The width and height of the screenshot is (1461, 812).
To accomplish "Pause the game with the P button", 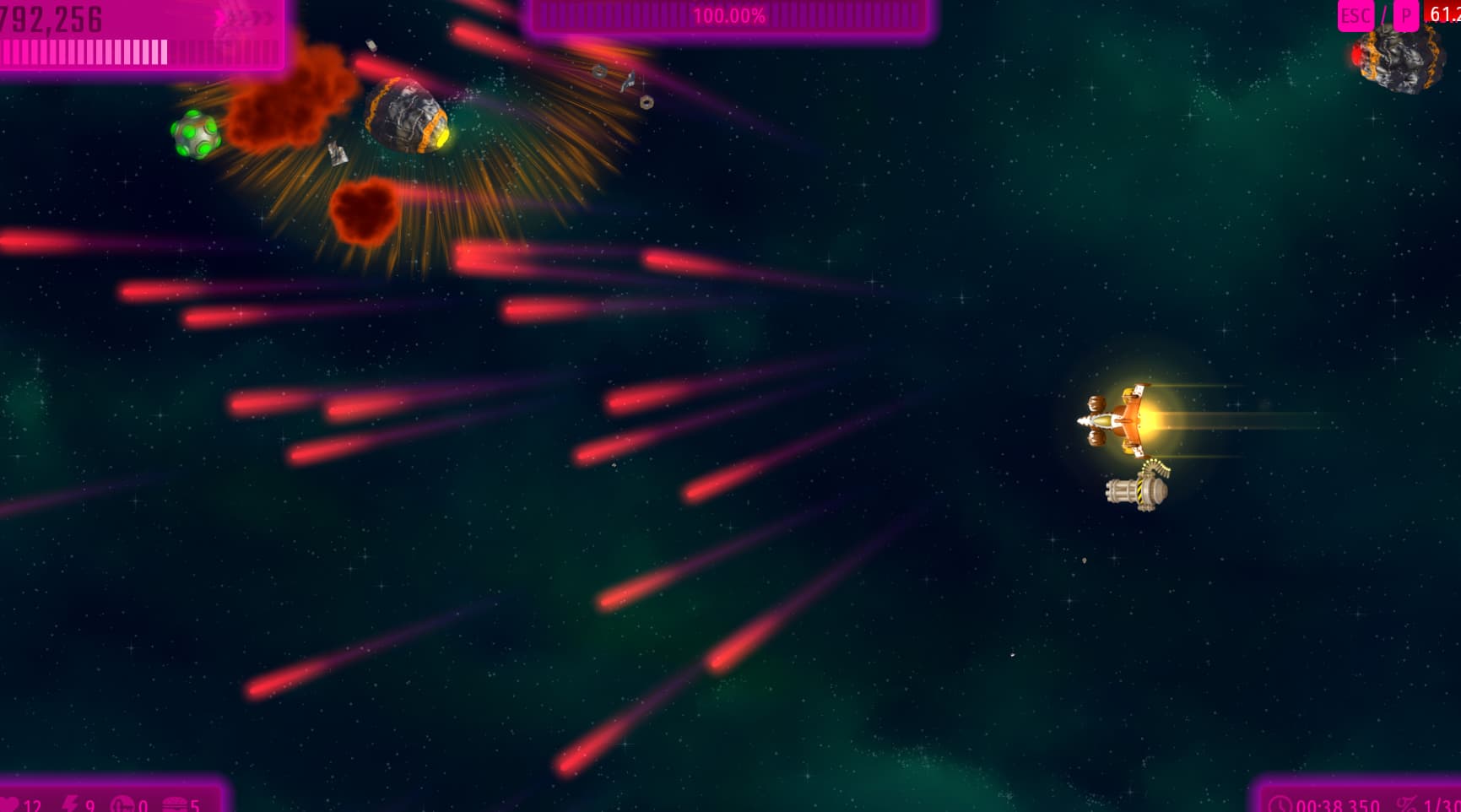I will click(x=1405, y=15).
